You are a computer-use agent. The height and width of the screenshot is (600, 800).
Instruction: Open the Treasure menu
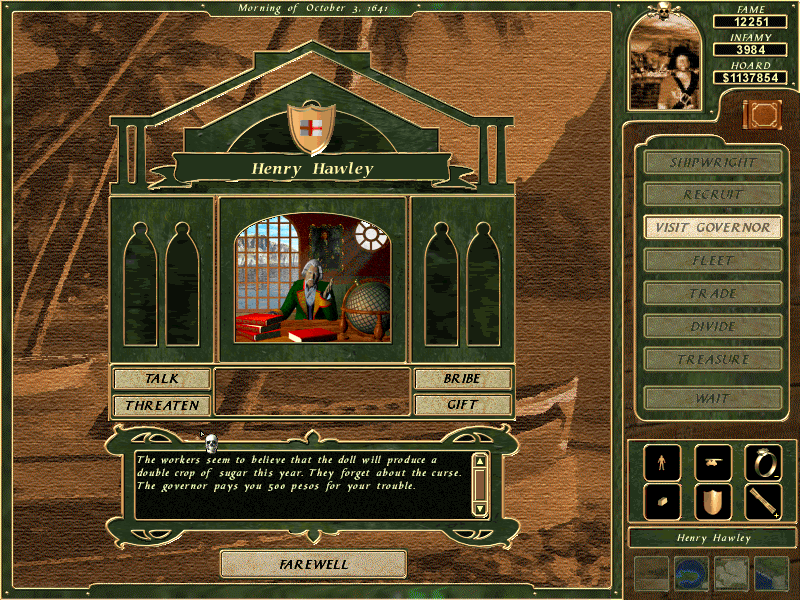(713, 359)
